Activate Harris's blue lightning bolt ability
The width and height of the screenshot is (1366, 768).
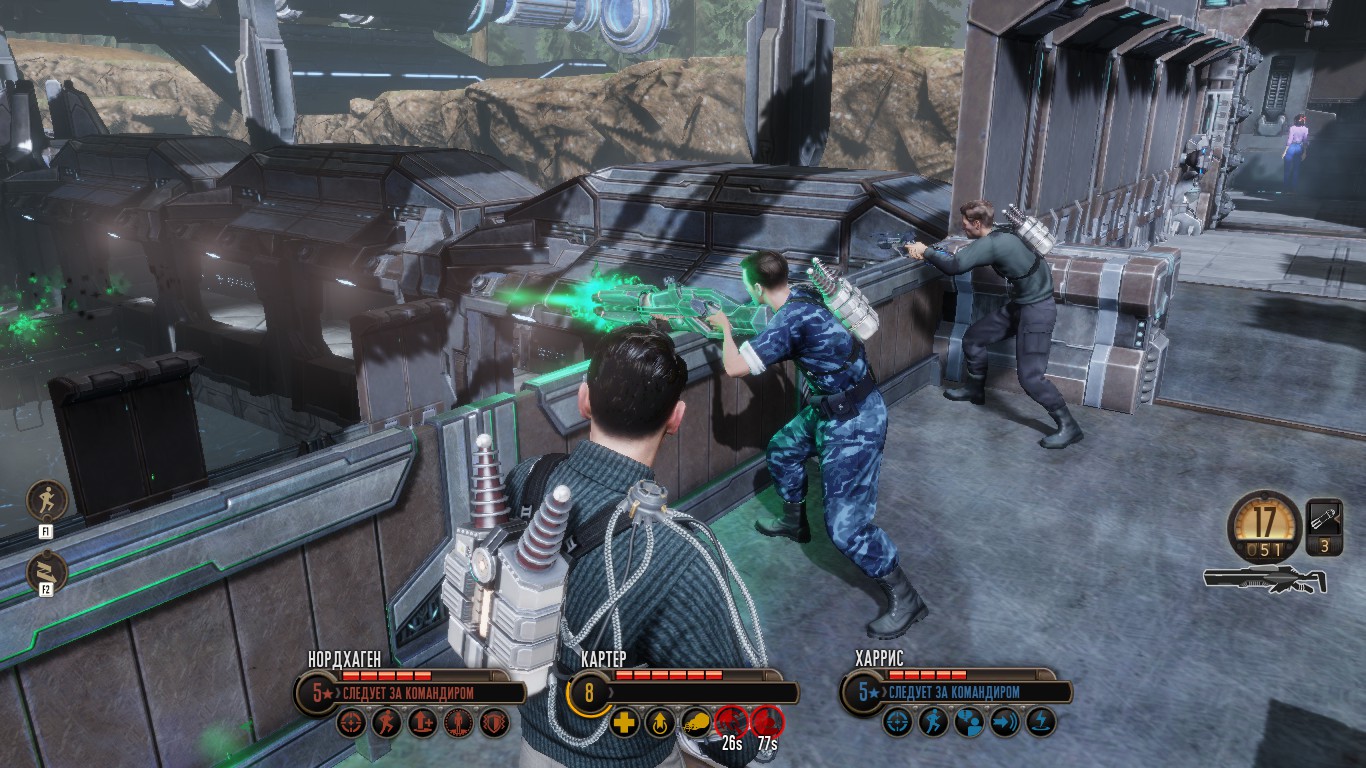coord(1040,722)
